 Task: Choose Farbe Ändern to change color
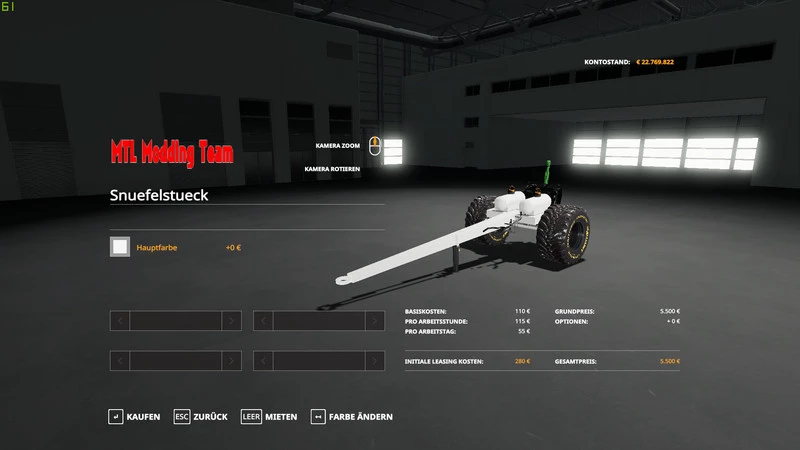[x=352, y=416]
